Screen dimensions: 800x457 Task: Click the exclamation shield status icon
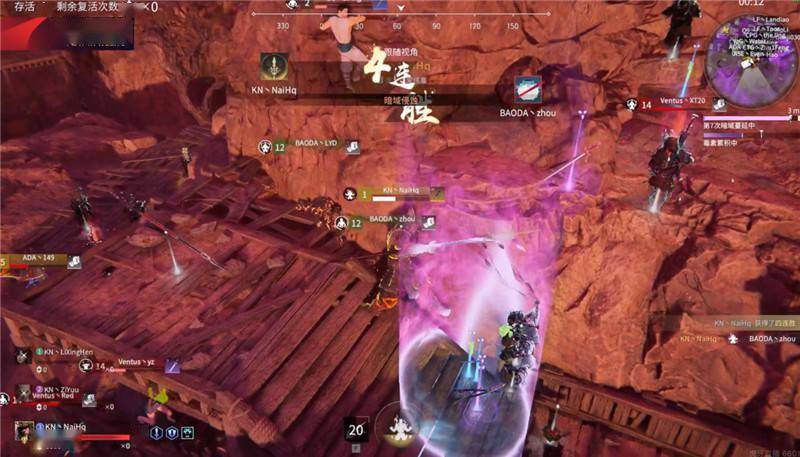157,432
